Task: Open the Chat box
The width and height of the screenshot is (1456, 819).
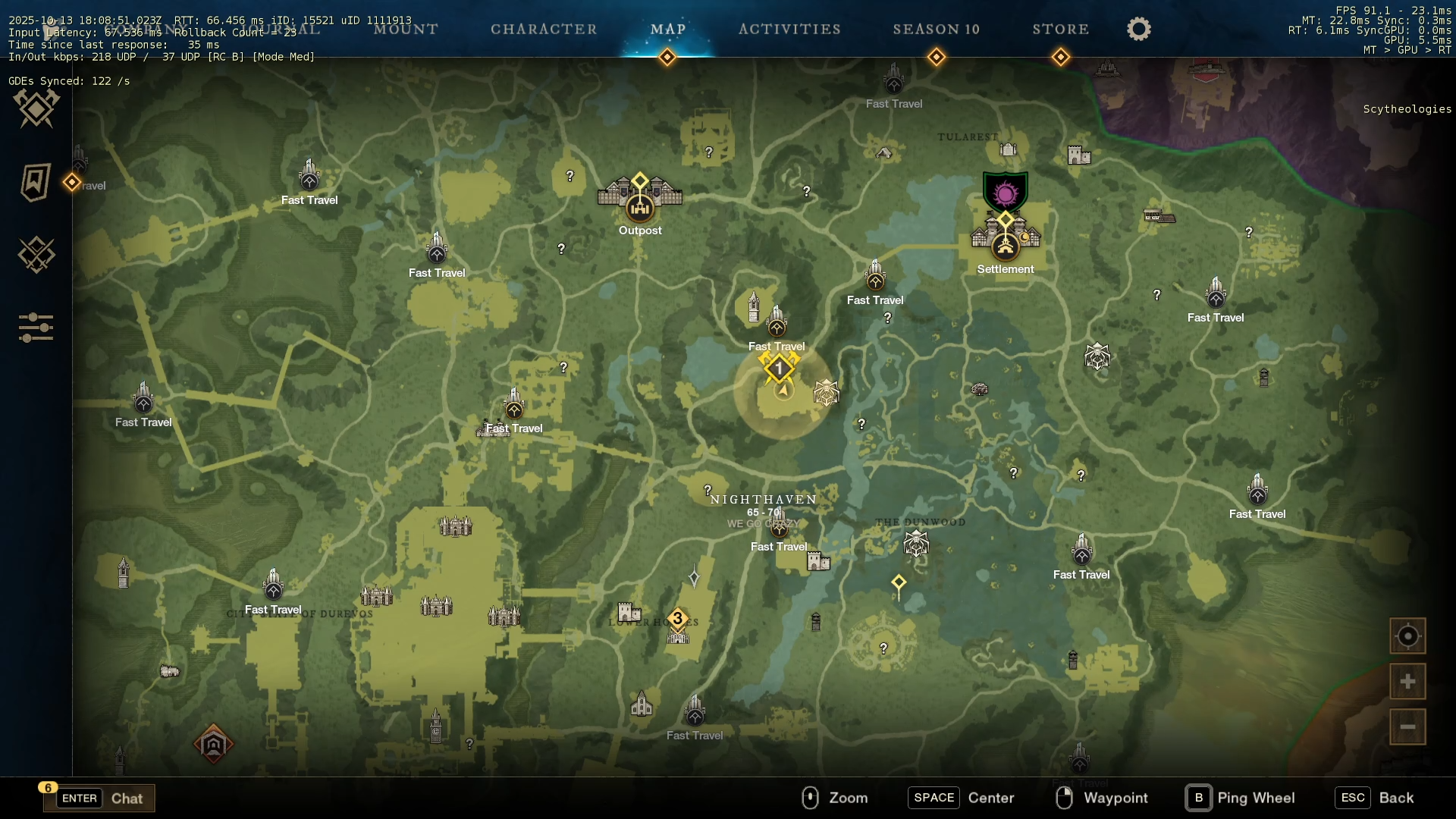Action: tap(99, 798)
